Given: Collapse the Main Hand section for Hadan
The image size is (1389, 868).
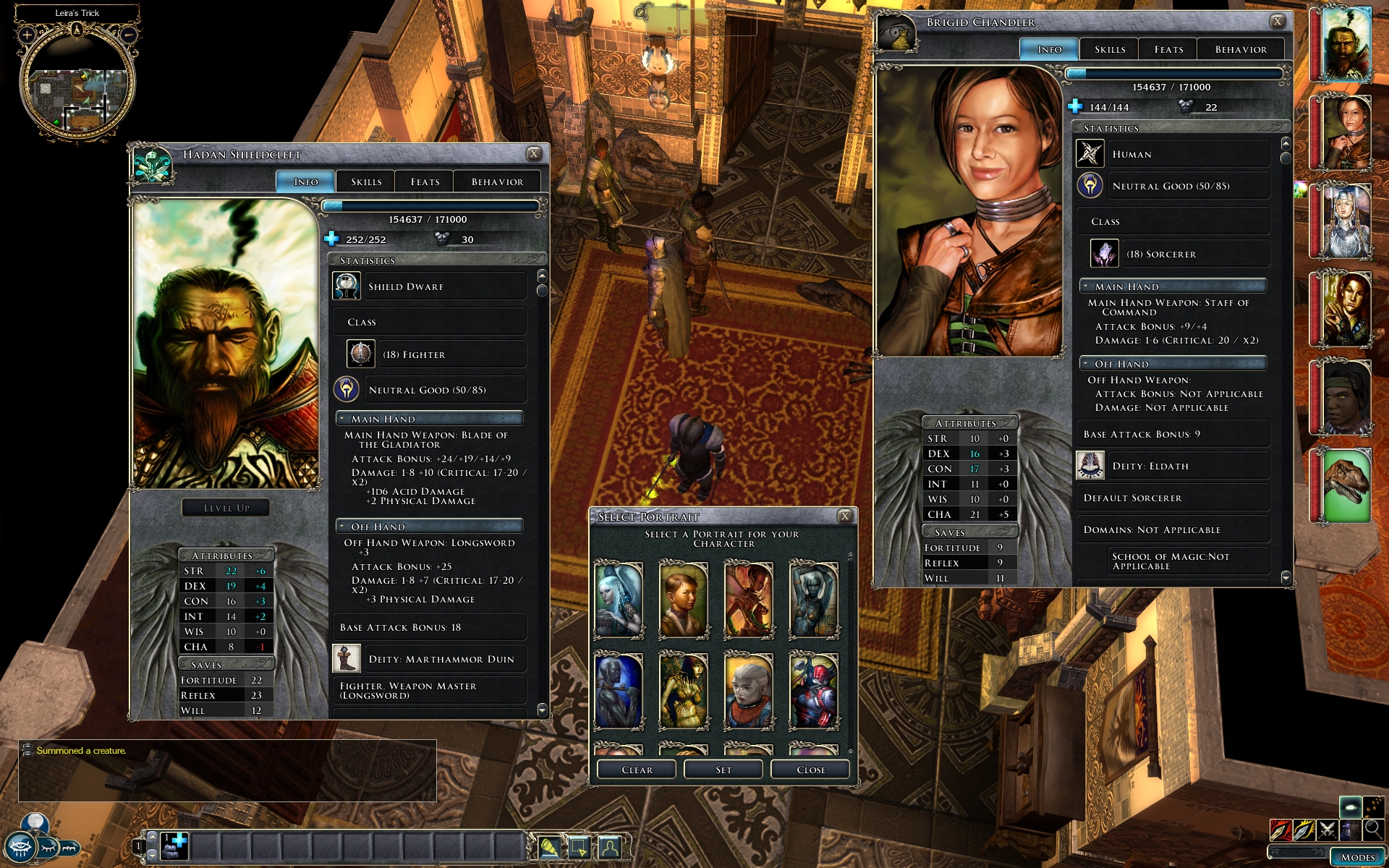Looking at the screenshot, I should 343,418.
